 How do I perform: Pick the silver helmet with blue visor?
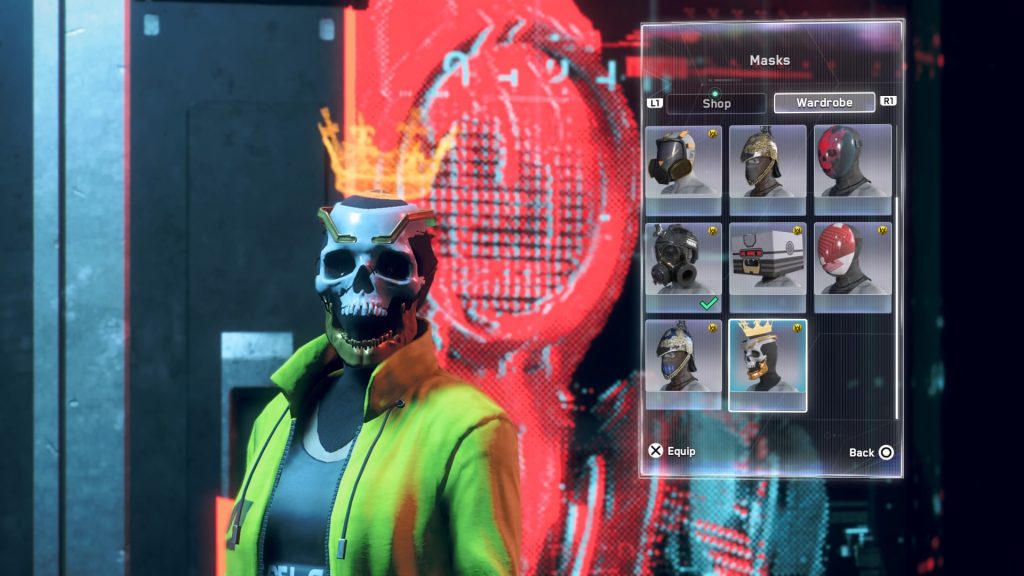pos(683,363)
